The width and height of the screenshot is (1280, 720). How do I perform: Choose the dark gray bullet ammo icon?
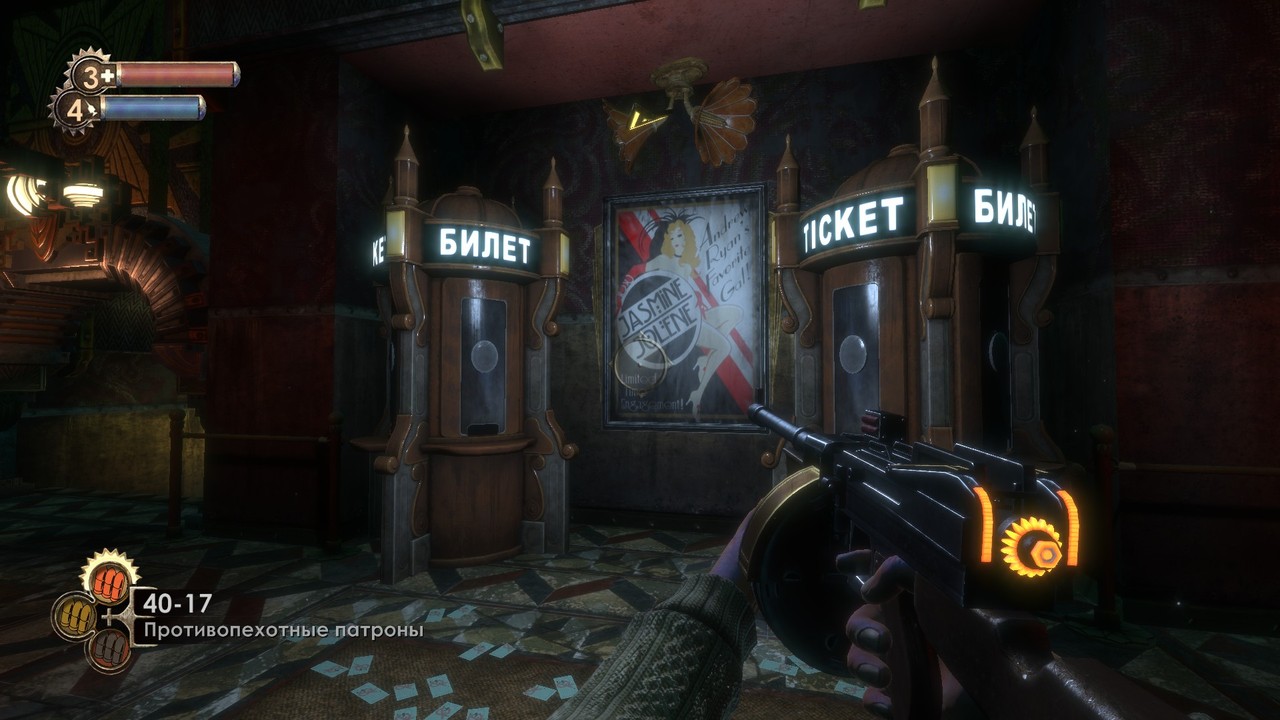coord(109,649)
